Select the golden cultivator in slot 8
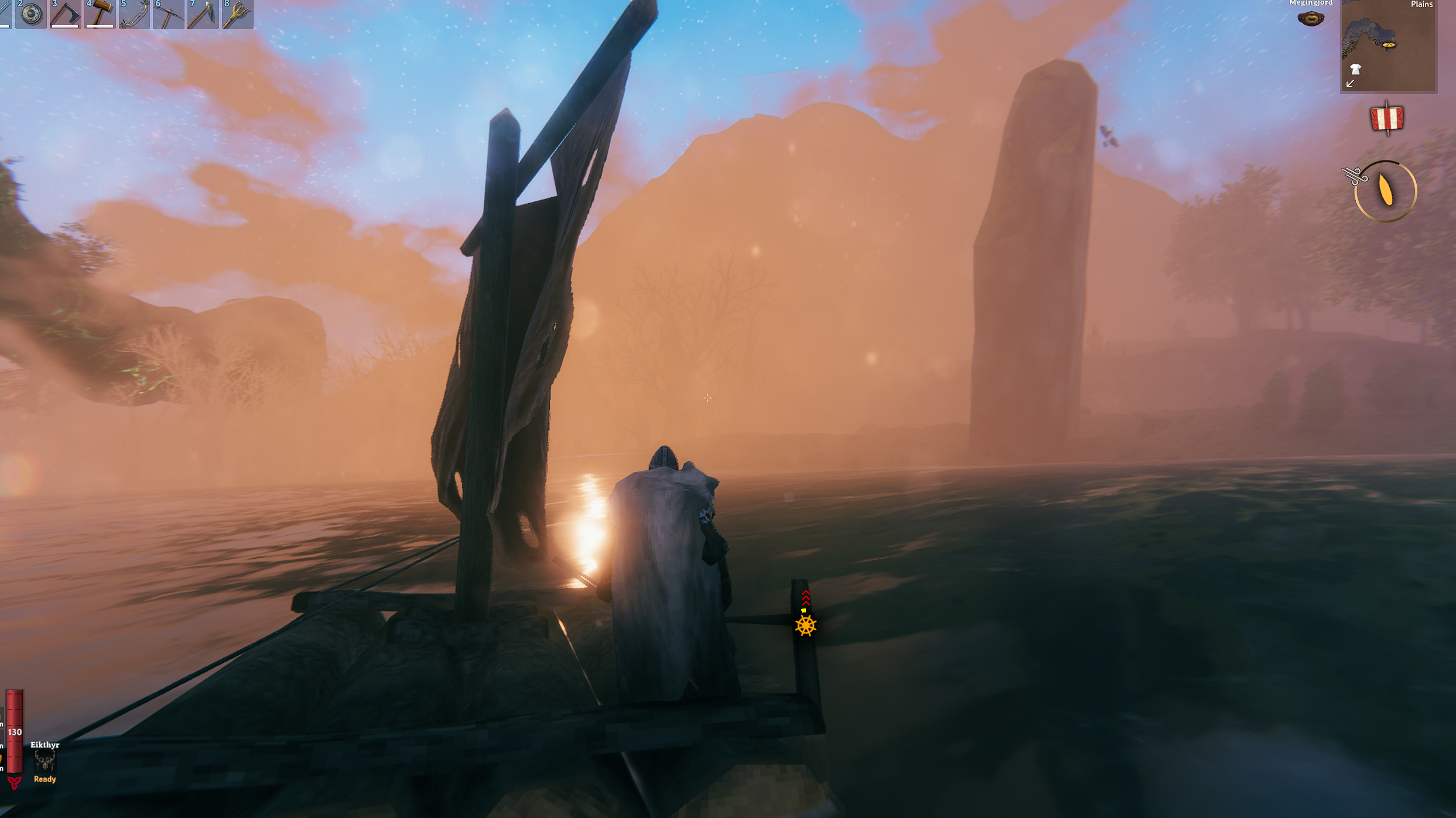This screenshot has height=818, width=1456. pyautogui.click(x=237, y=13)
